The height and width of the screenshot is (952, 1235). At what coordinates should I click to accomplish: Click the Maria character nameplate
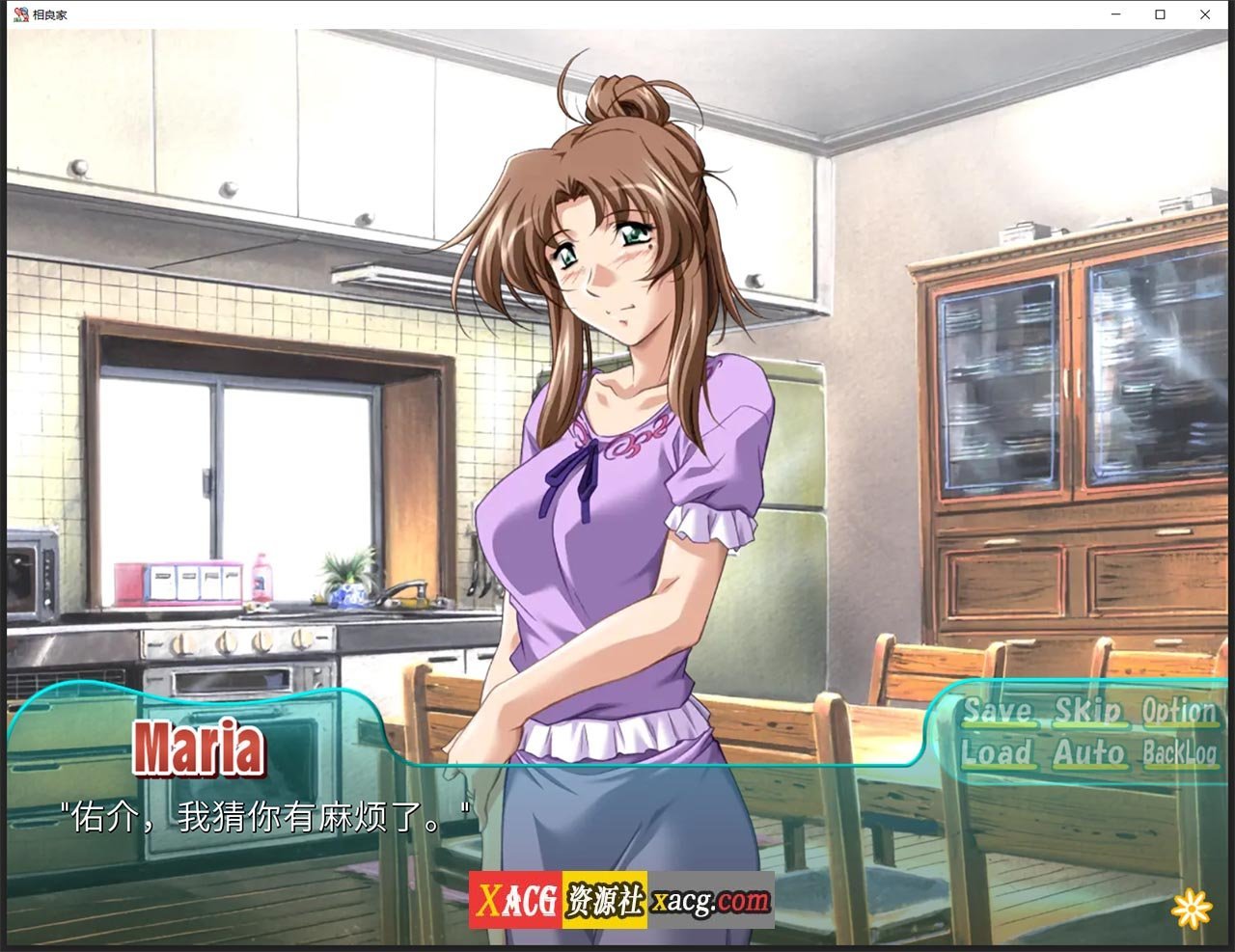click(200, 746)
